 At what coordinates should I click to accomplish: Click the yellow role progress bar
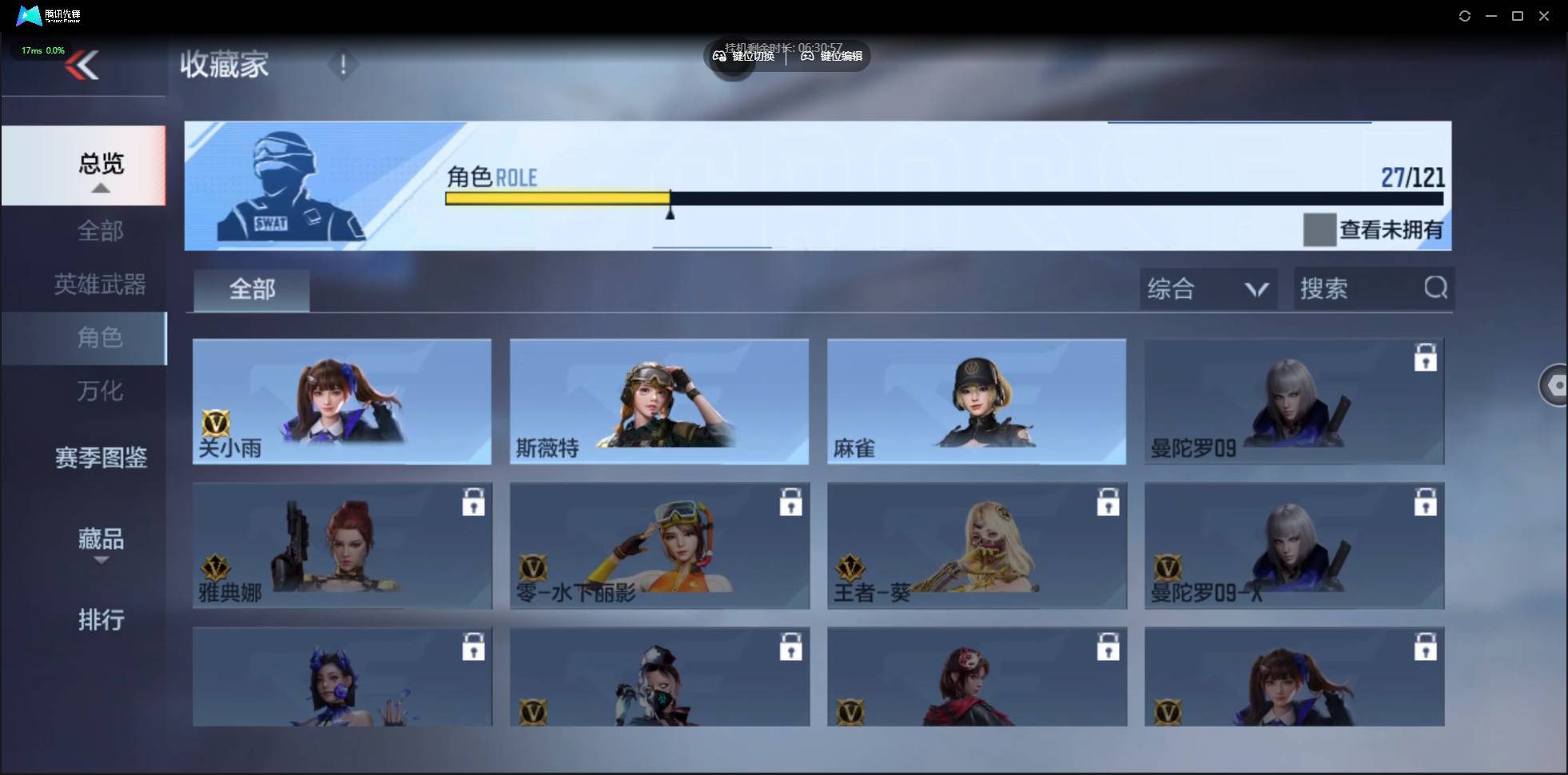[558, 198]
